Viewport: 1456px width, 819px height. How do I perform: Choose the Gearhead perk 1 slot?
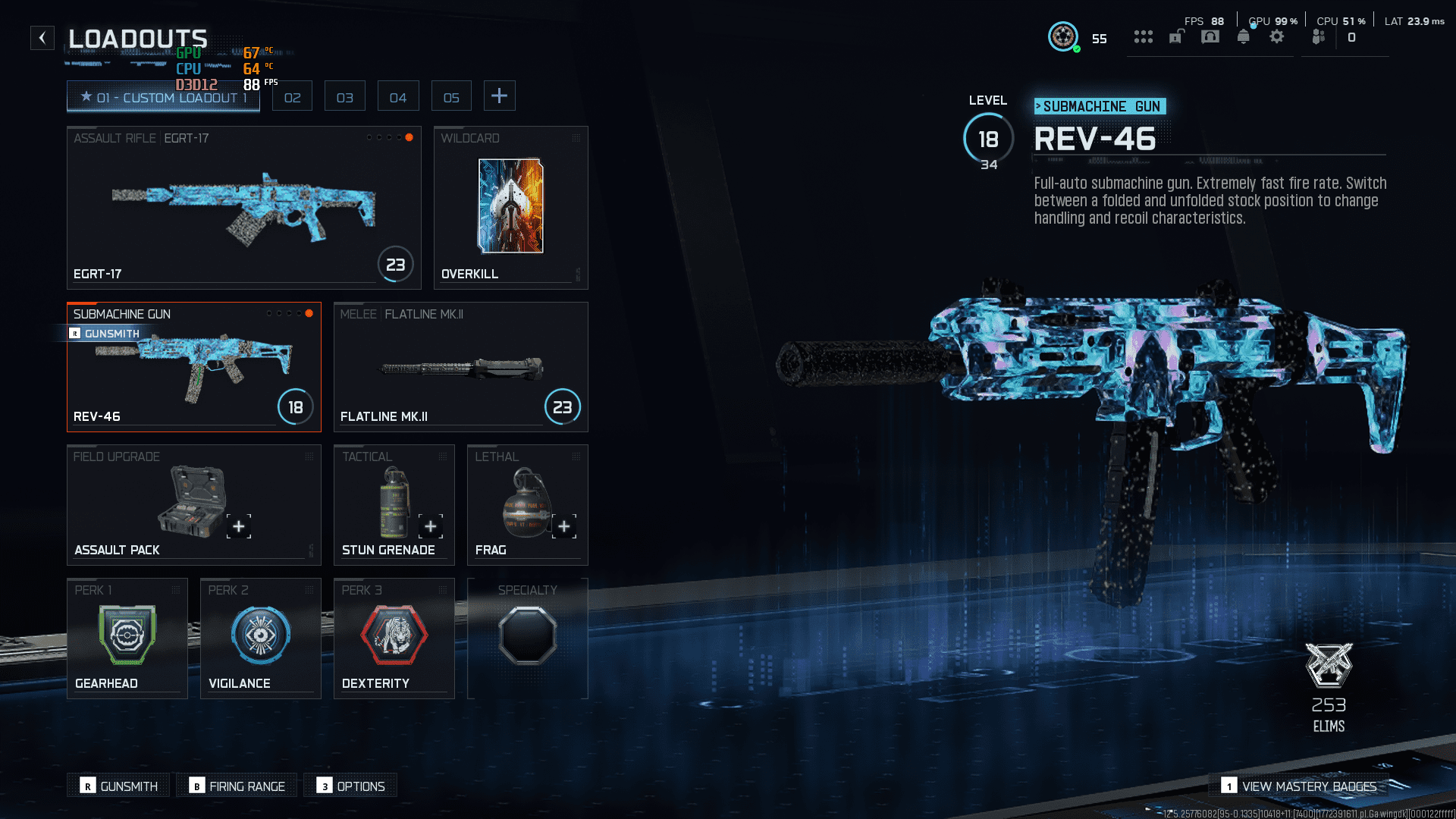coord(127,639)
